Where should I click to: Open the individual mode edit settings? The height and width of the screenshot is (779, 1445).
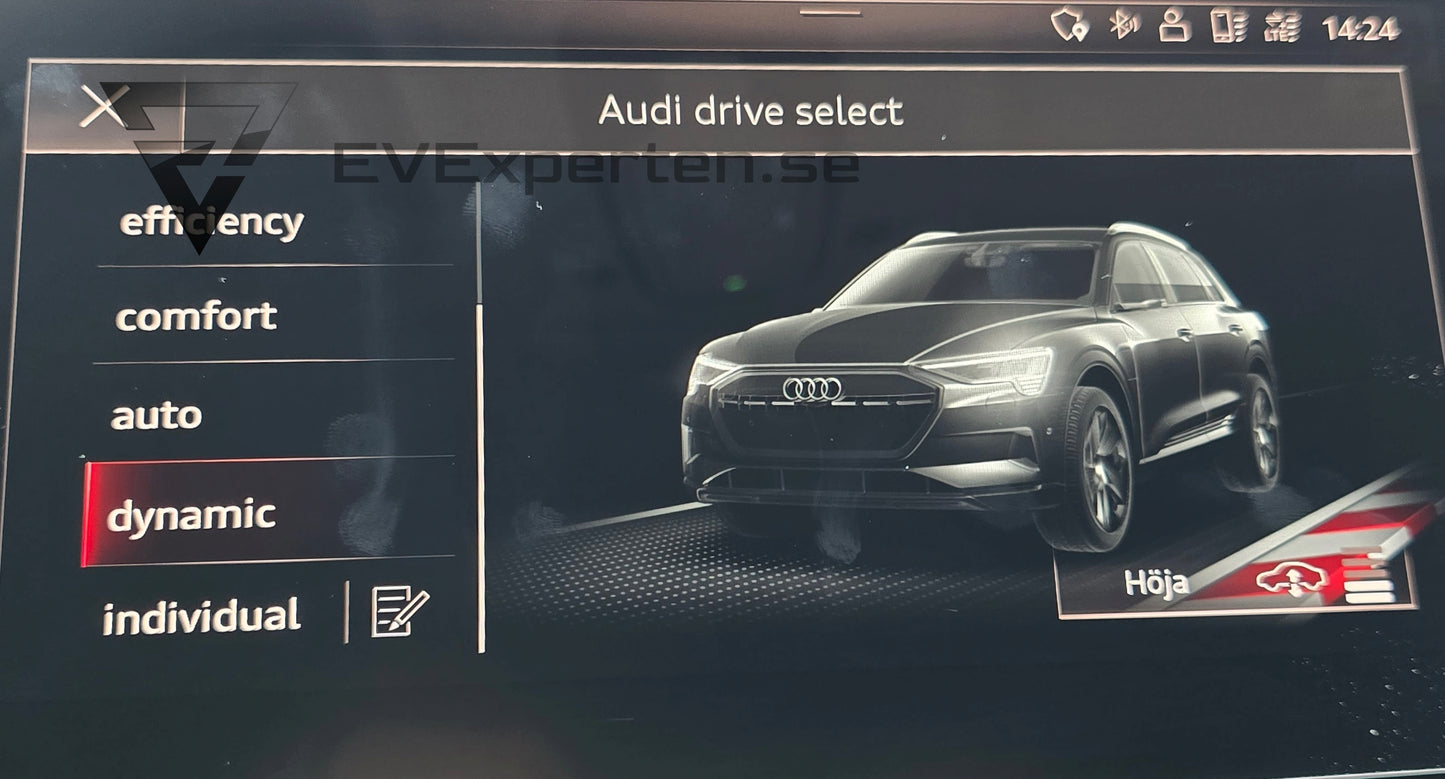coord(400,612)
